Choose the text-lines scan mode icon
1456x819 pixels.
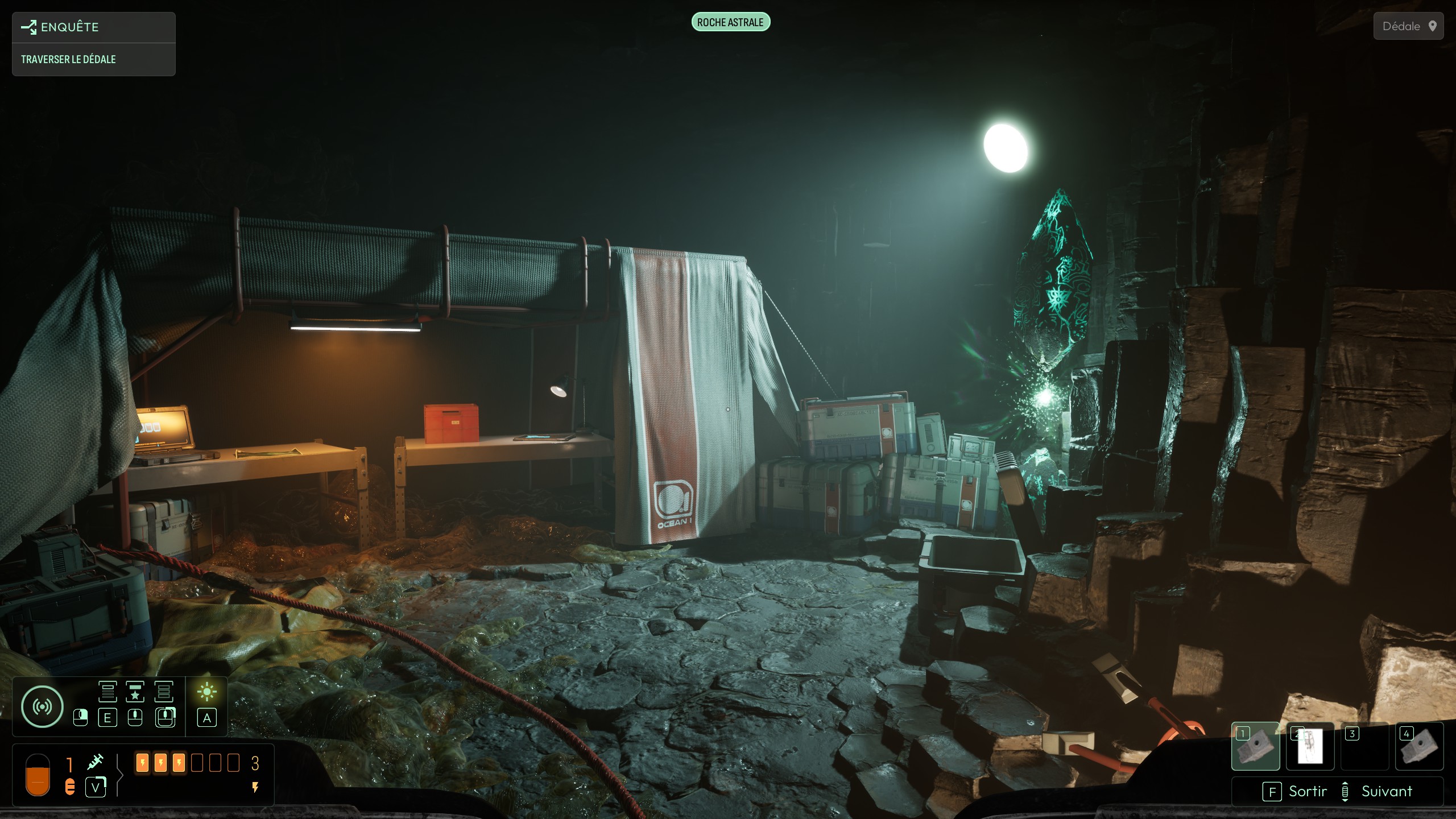pyautogui.click(x=107, y=692)
